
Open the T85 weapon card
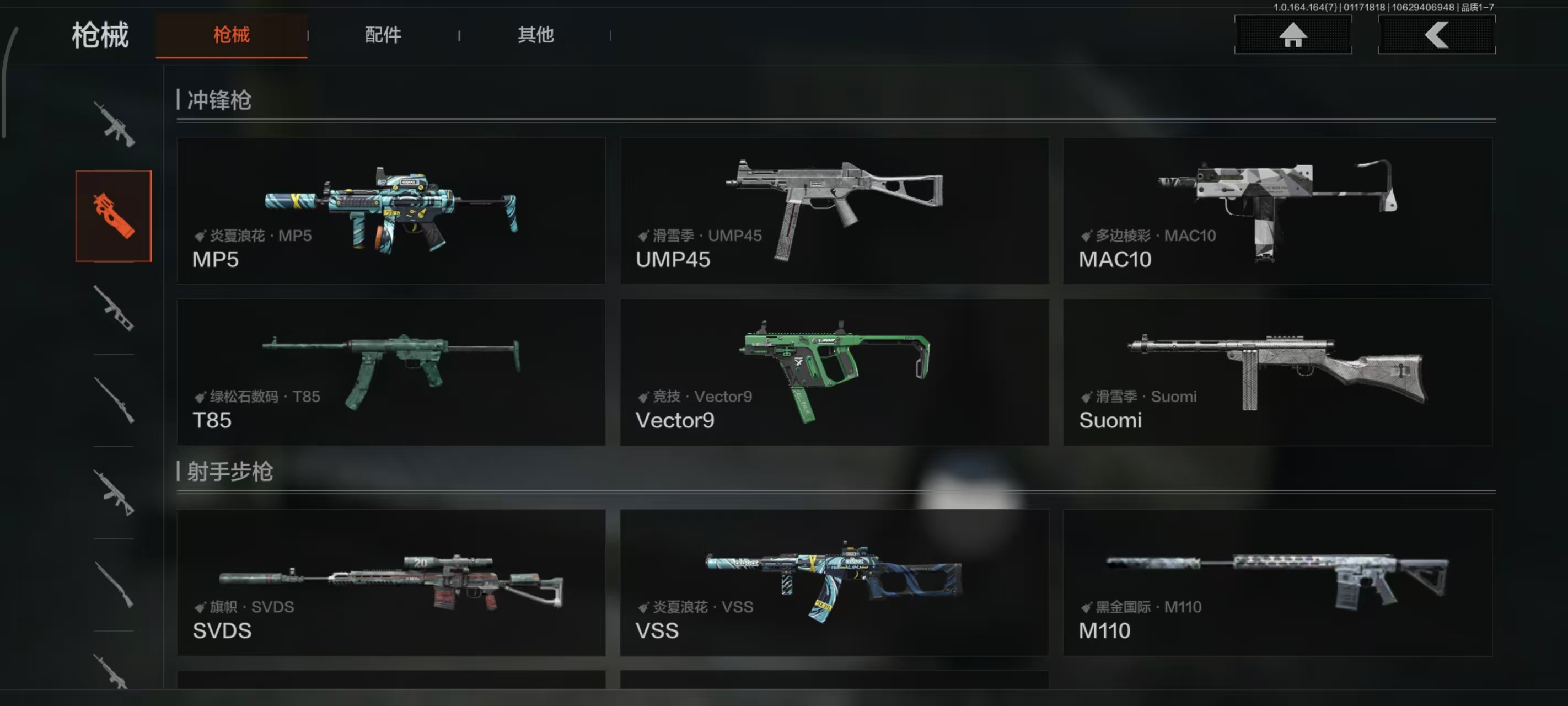tap(391, 372)
